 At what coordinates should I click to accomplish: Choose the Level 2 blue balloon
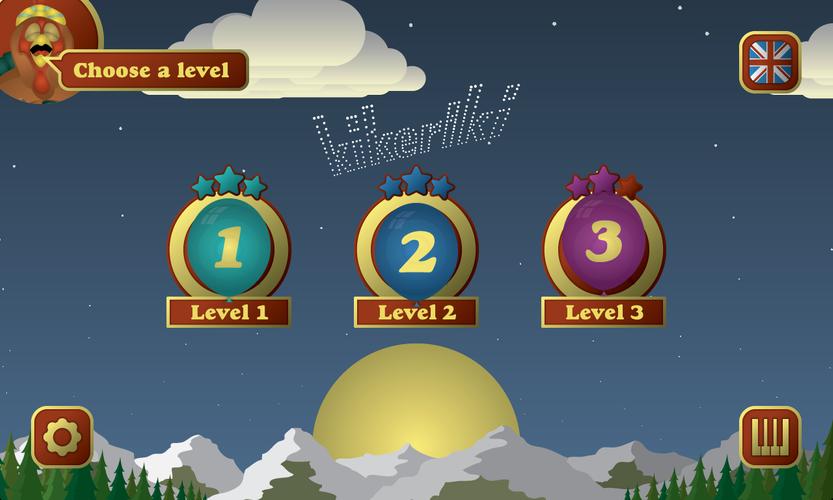tap(416, 248)
